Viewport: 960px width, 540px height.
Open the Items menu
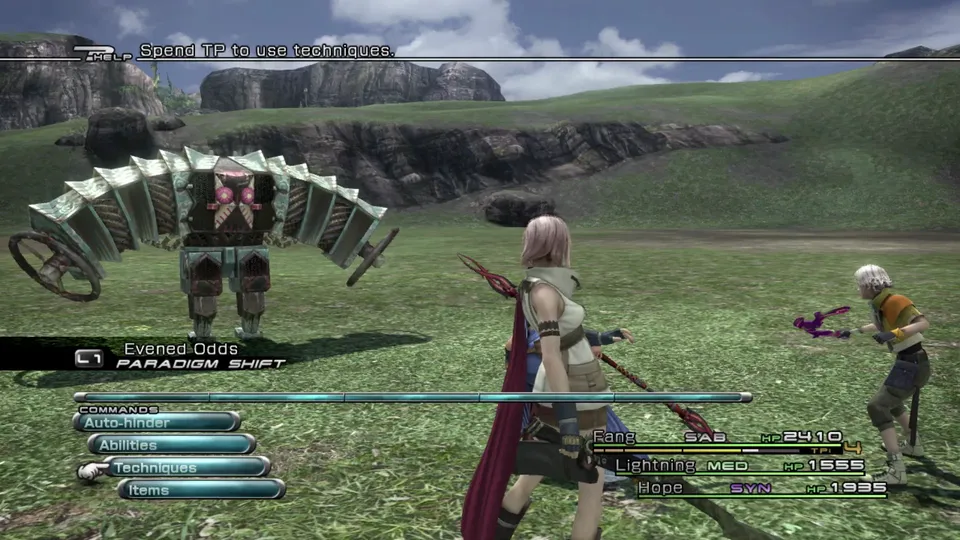[200, 489]
